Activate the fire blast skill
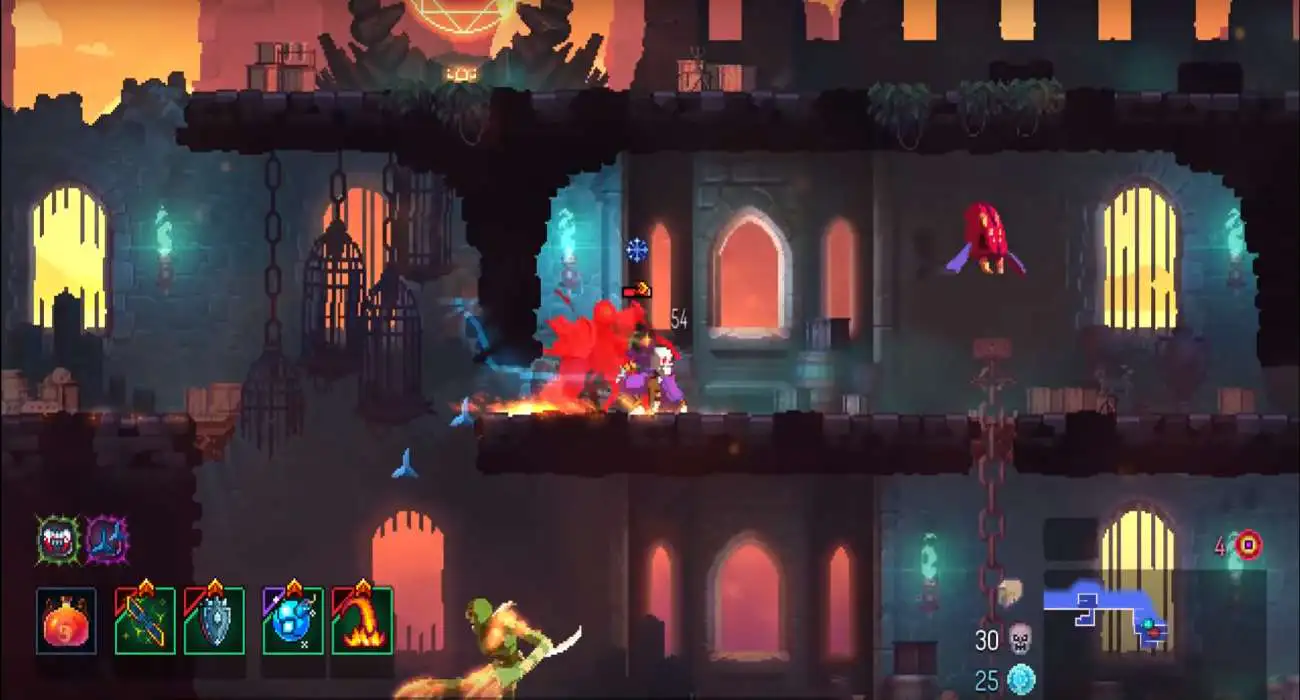The image size is (1300, 700). (362, 621)
